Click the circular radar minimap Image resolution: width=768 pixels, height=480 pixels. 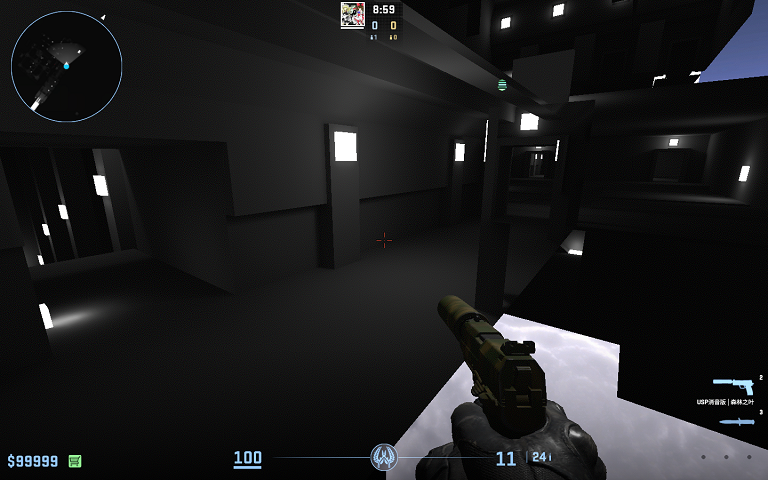click(66, 66)
